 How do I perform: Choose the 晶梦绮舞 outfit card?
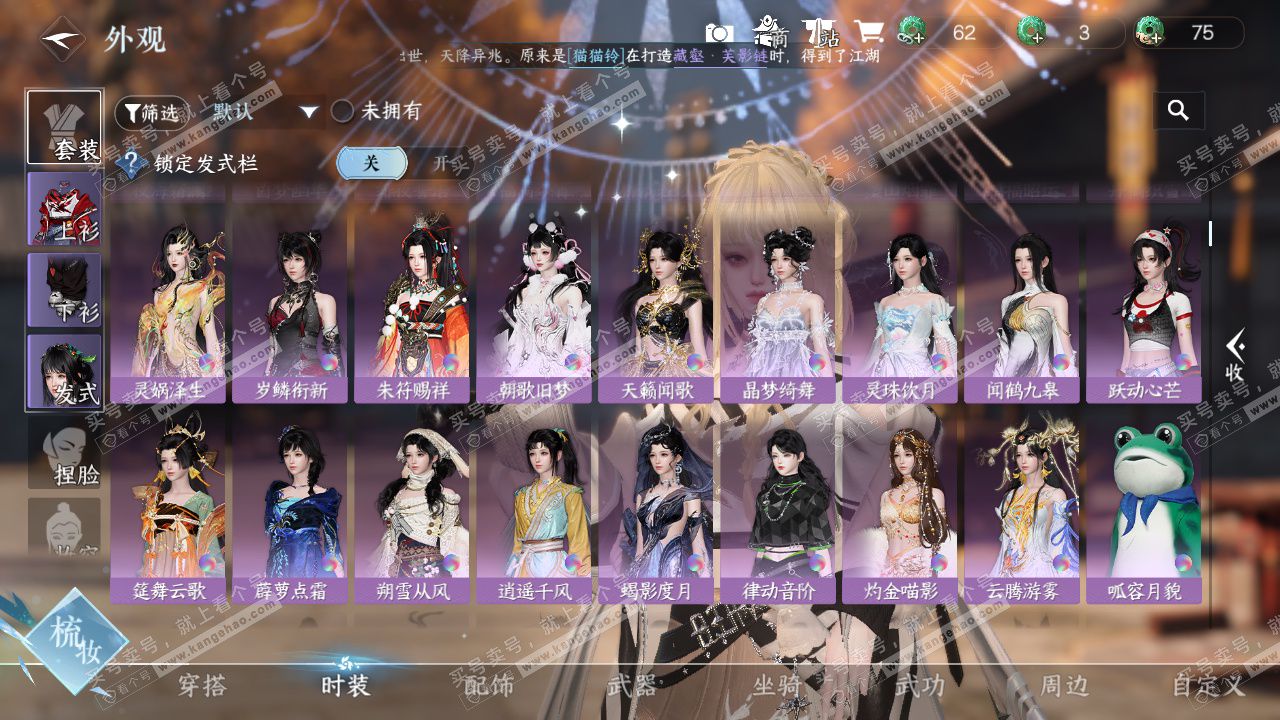tap(777, 312)
